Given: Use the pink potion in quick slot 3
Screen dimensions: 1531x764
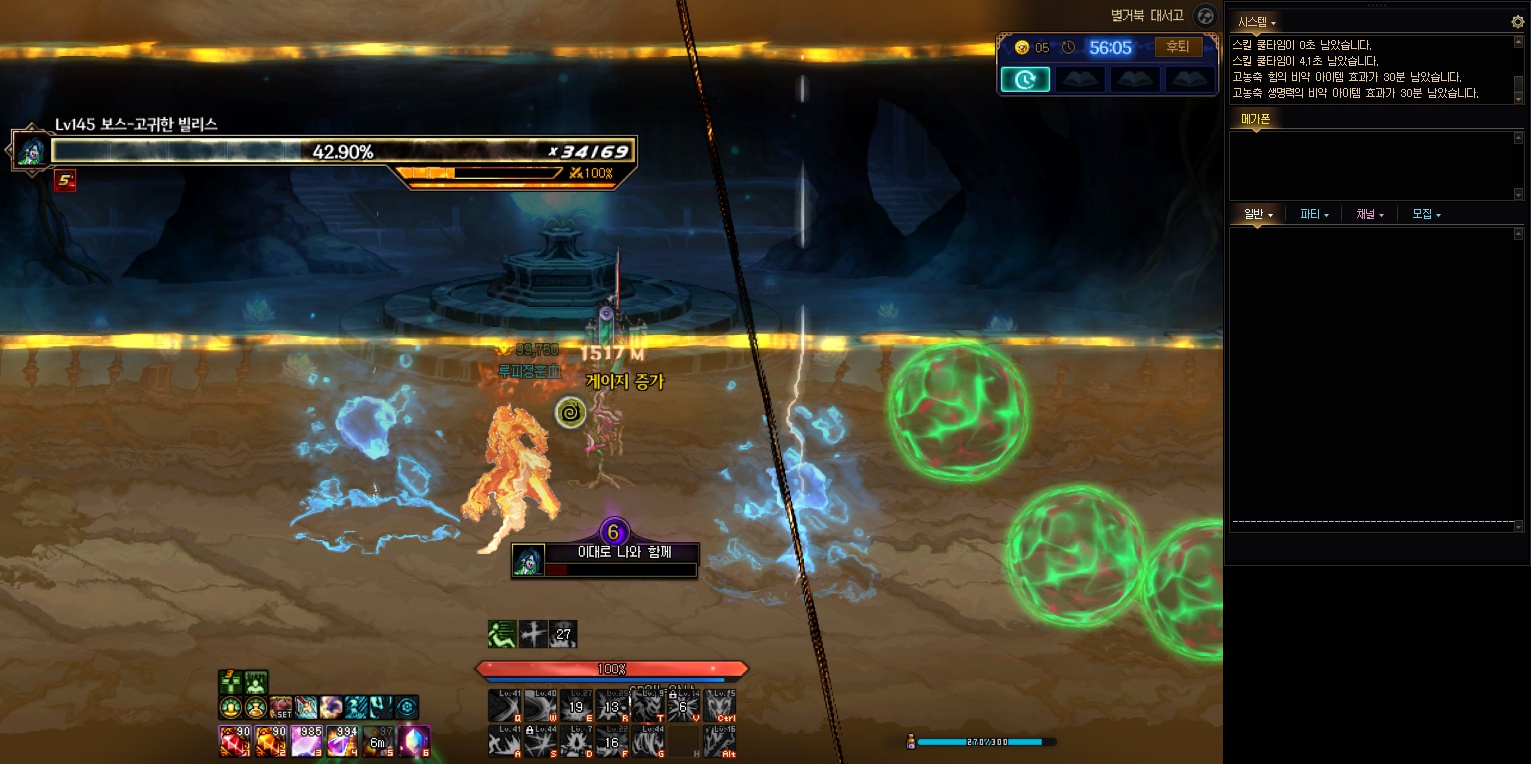Looking at the screenshot, I should point(306,741).
